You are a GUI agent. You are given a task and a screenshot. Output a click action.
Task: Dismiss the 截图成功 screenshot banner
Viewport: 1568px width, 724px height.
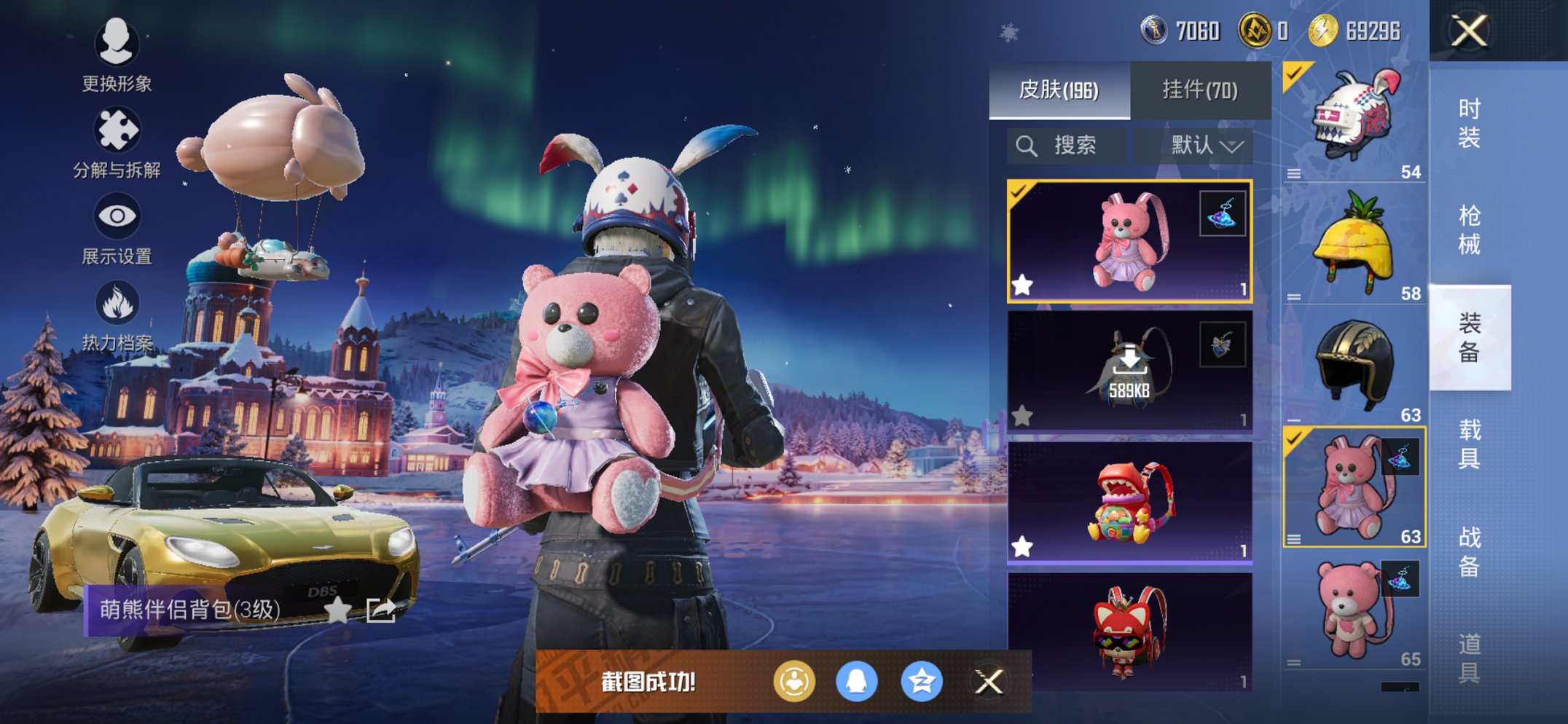[x=989, y=682]
